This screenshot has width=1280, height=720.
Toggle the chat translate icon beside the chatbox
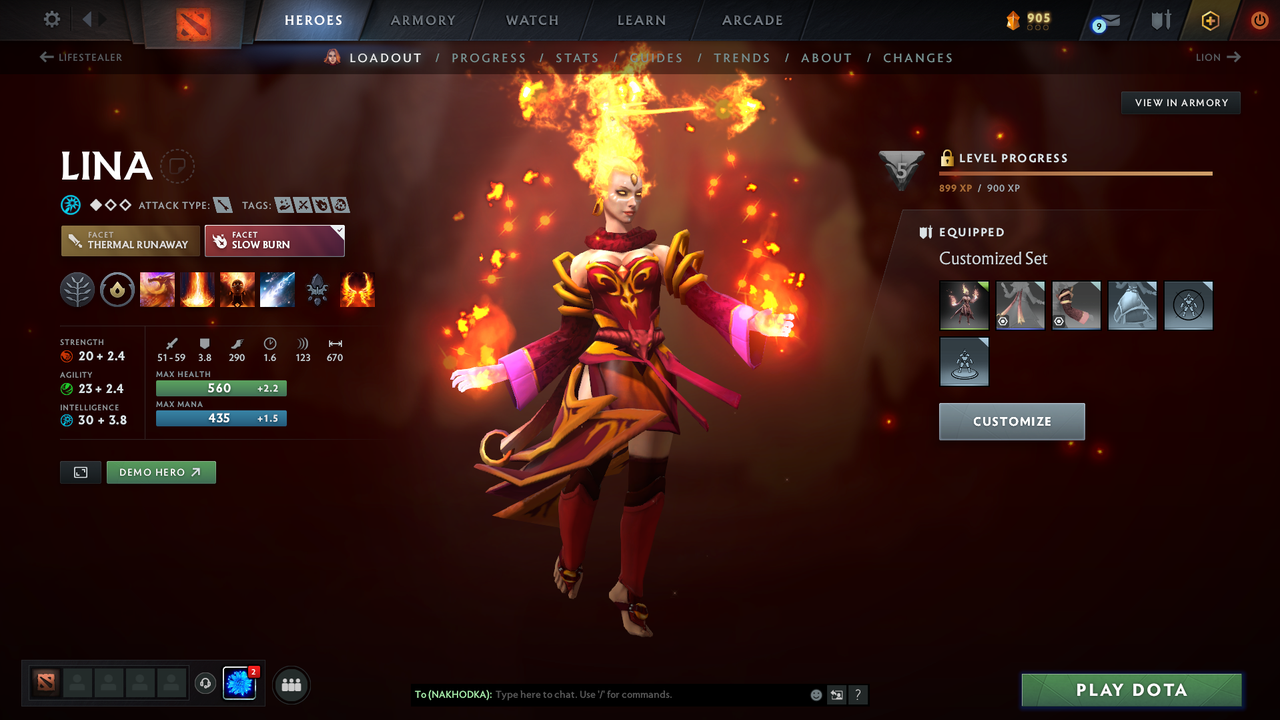836,694
